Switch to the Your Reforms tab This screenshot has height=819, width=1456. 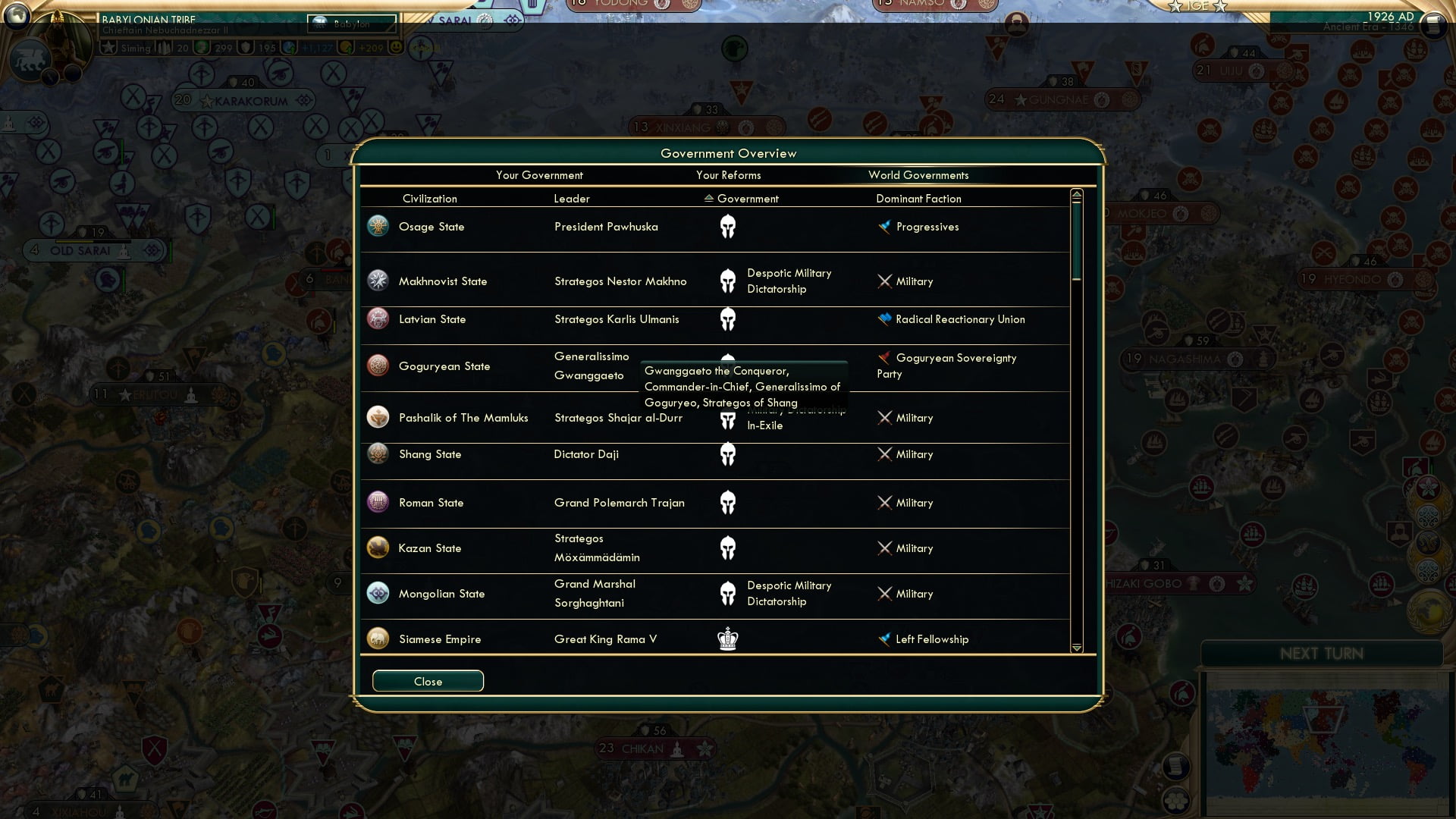pos(728,175)
